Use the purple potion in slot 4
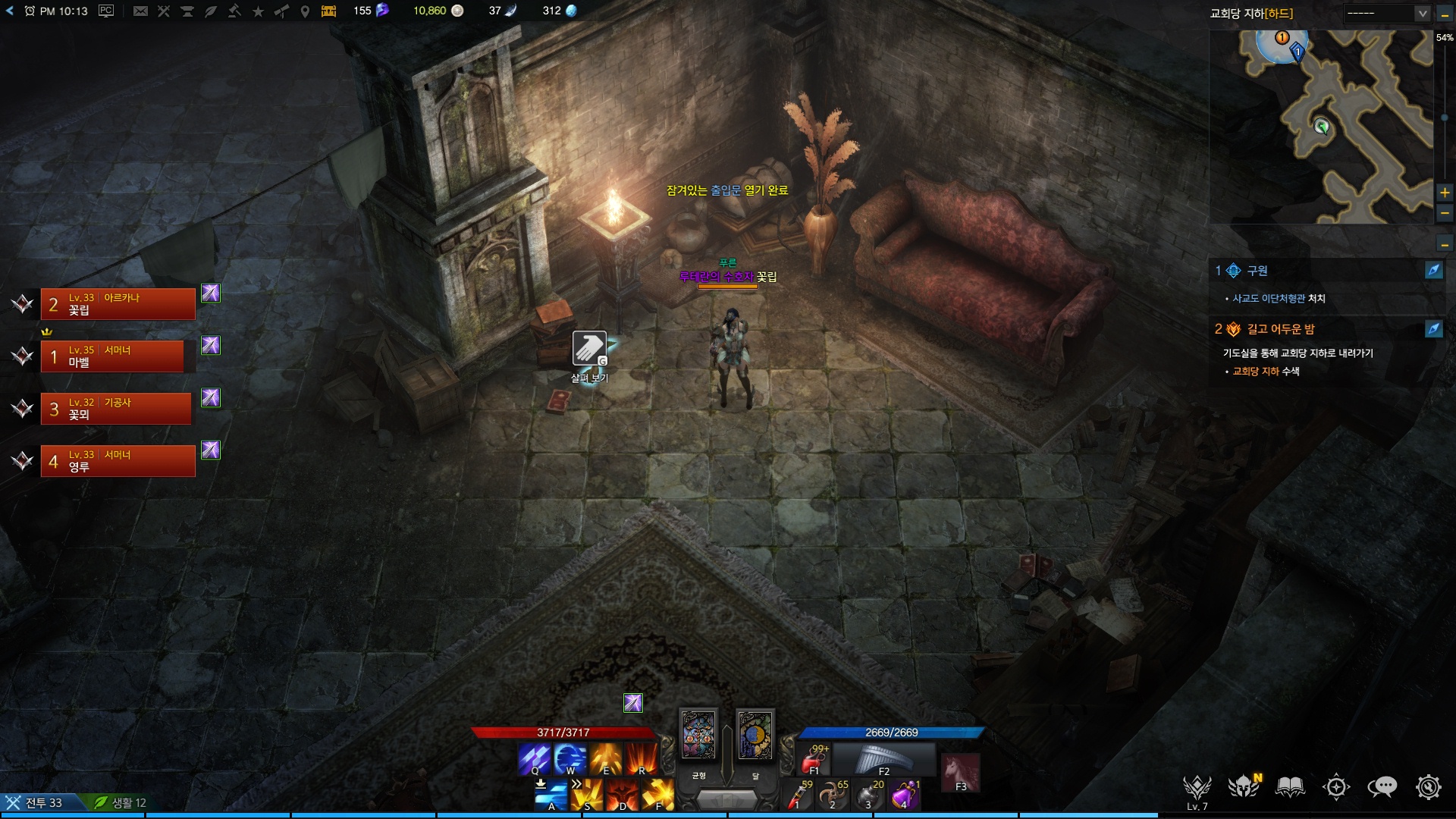This screenshot has width=1456, height=819. point(902,795)
